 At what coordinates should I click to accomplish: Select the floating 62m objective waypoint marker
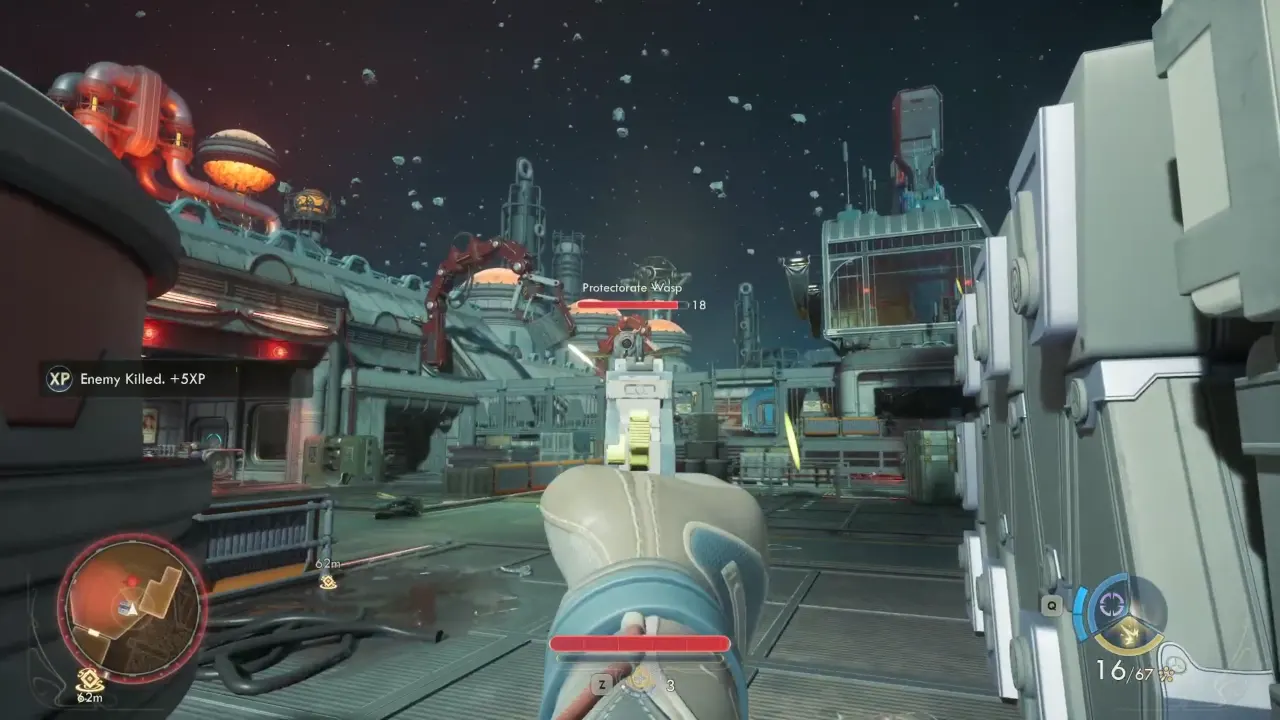tap(328, 582)
